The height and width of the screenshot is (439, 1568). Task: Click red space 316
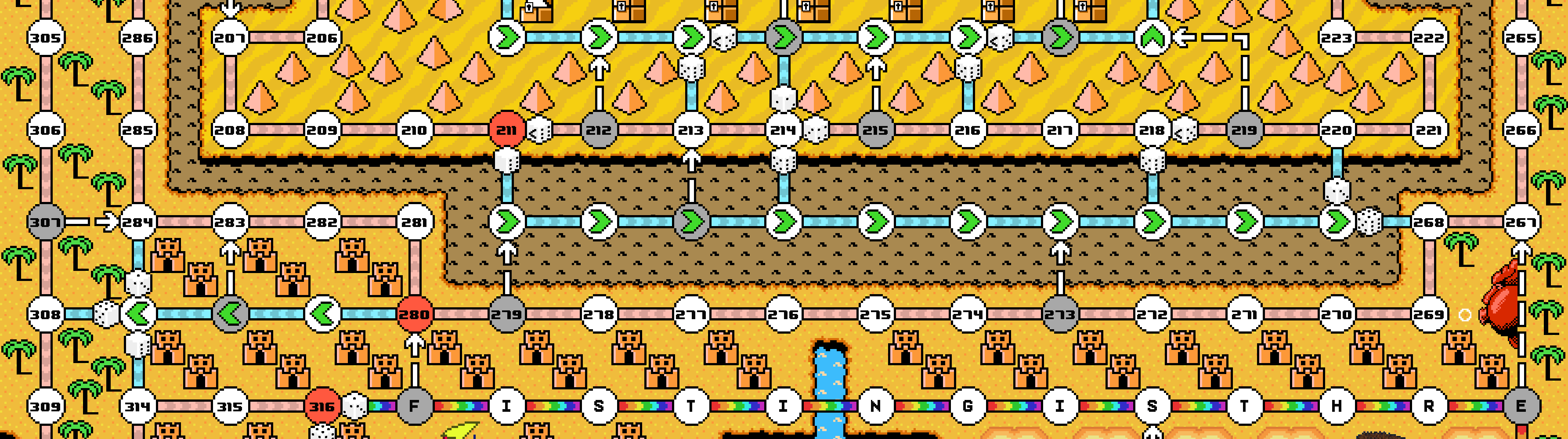(x=322, y=406)
